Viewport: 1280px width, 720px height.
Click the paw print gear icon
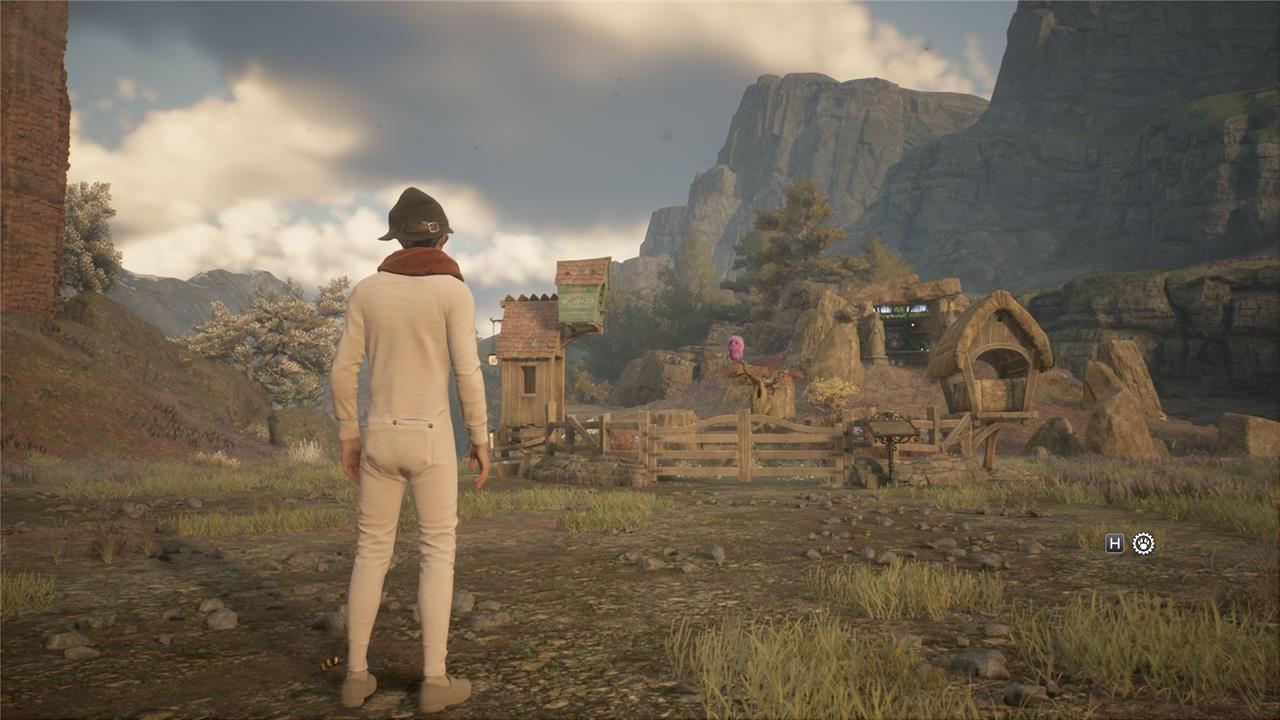pos(1143,543)
